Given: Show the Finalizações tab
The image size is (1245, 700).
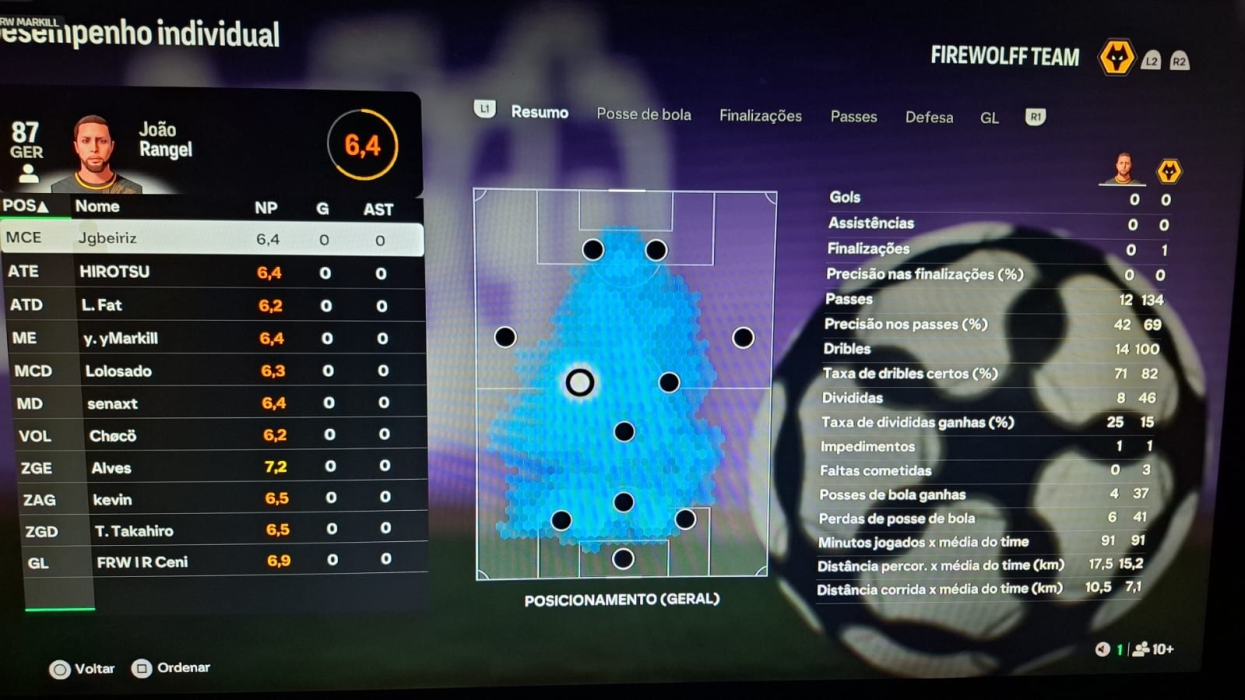Looking at the screenshot, I should 760,116.
